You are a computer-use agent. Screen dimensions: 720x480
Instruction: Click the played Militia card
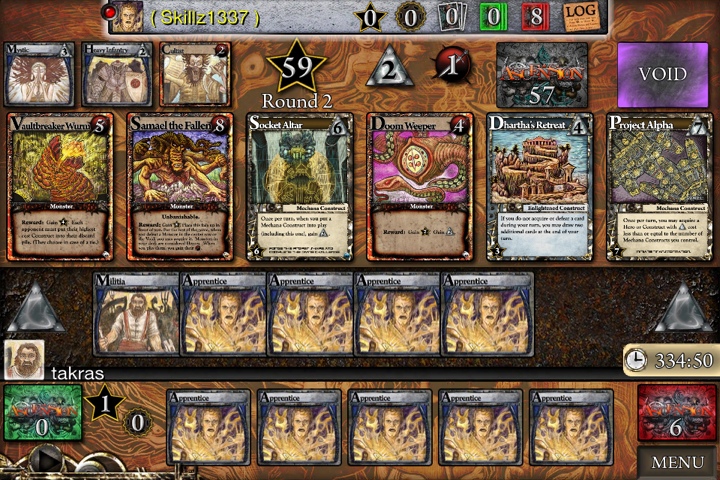pyautogui.click(x=135, y=313)
